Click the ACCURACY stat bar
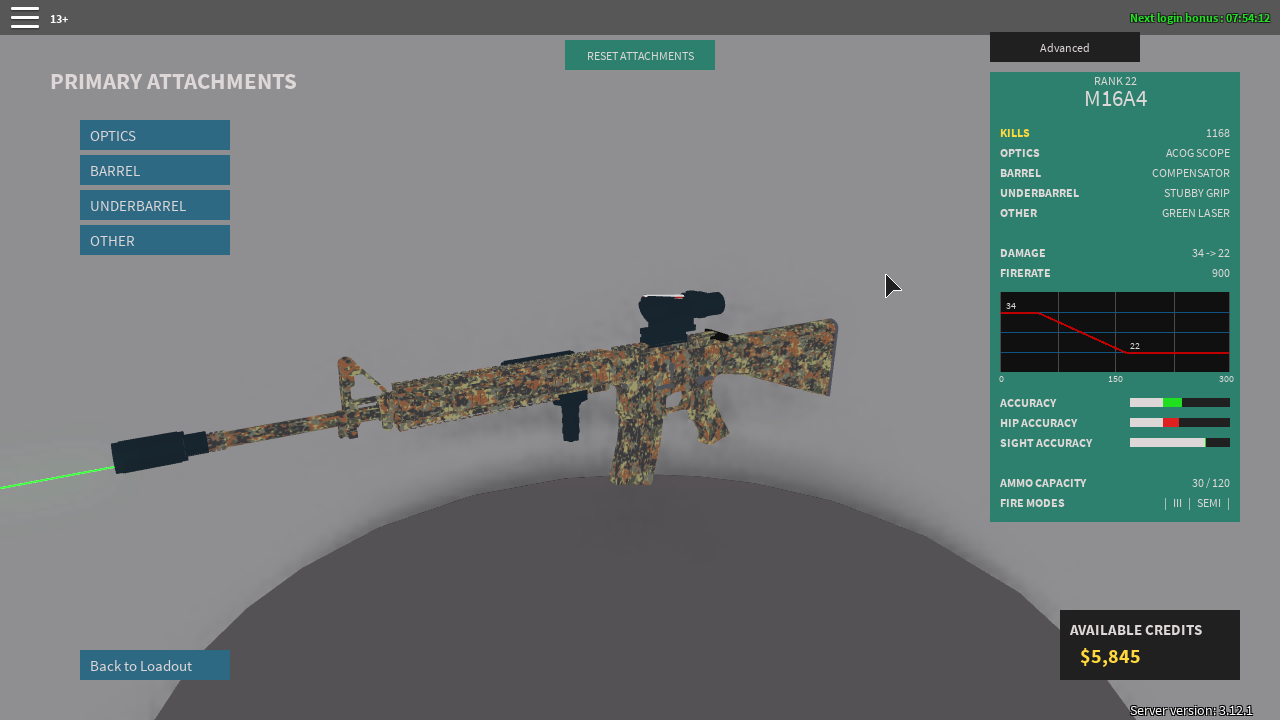Viewport: 1280px width, 720px height. (1180, 402)
